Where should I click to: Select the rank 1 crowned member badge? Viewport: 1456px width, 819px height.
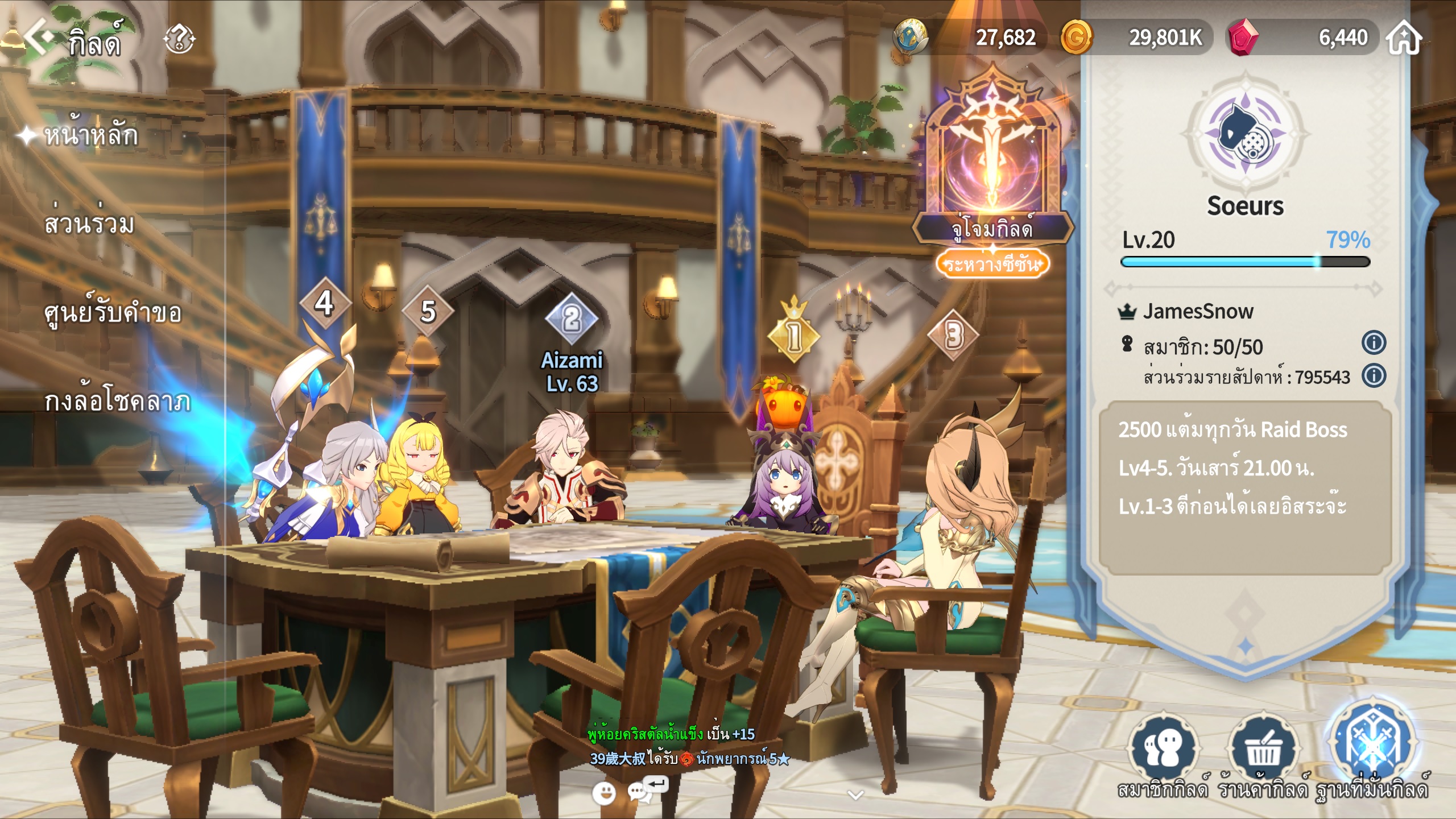click(x=793, y=336)
